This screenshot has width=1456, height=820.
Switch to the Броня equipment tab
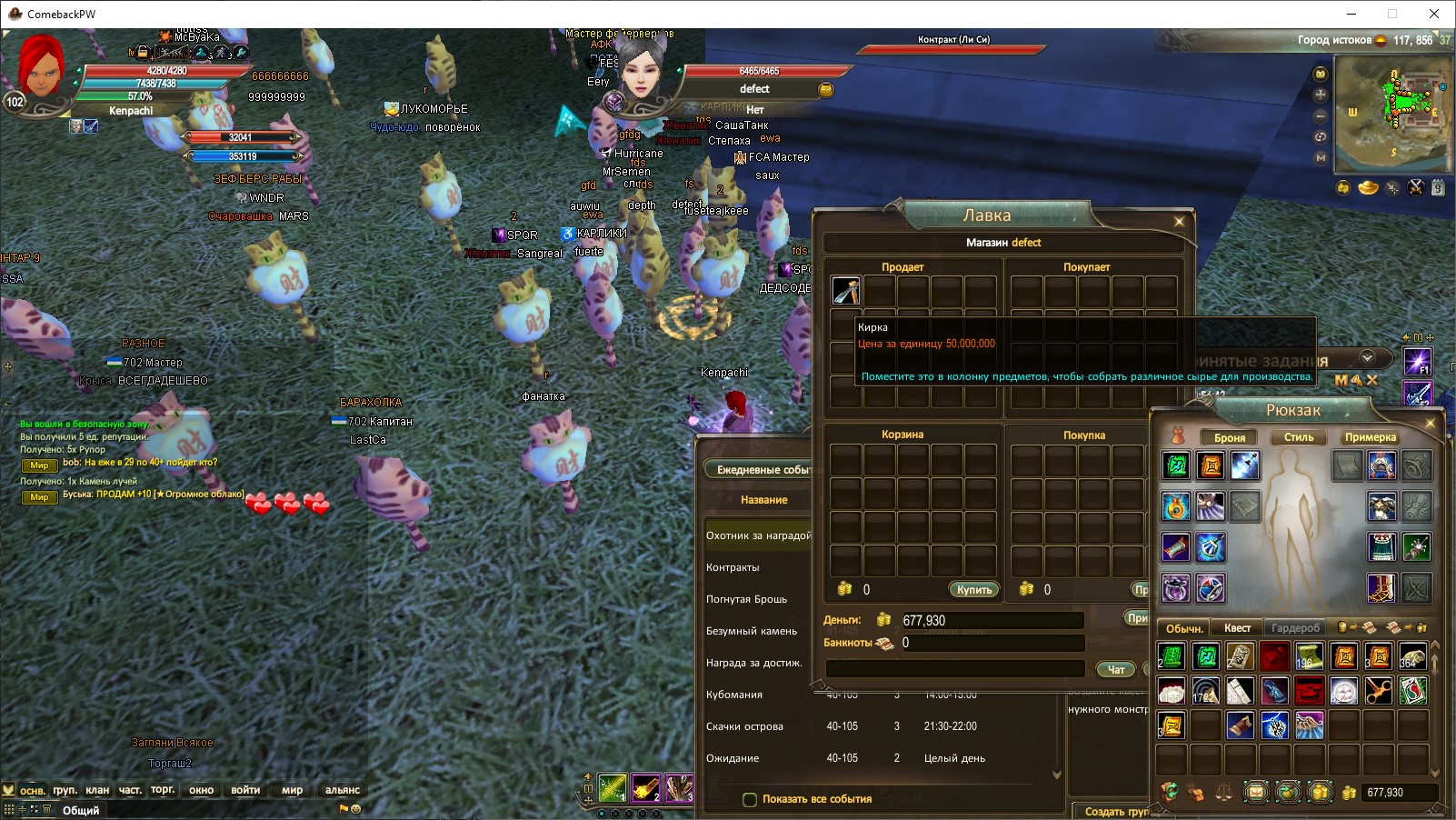coord(1229,437)
